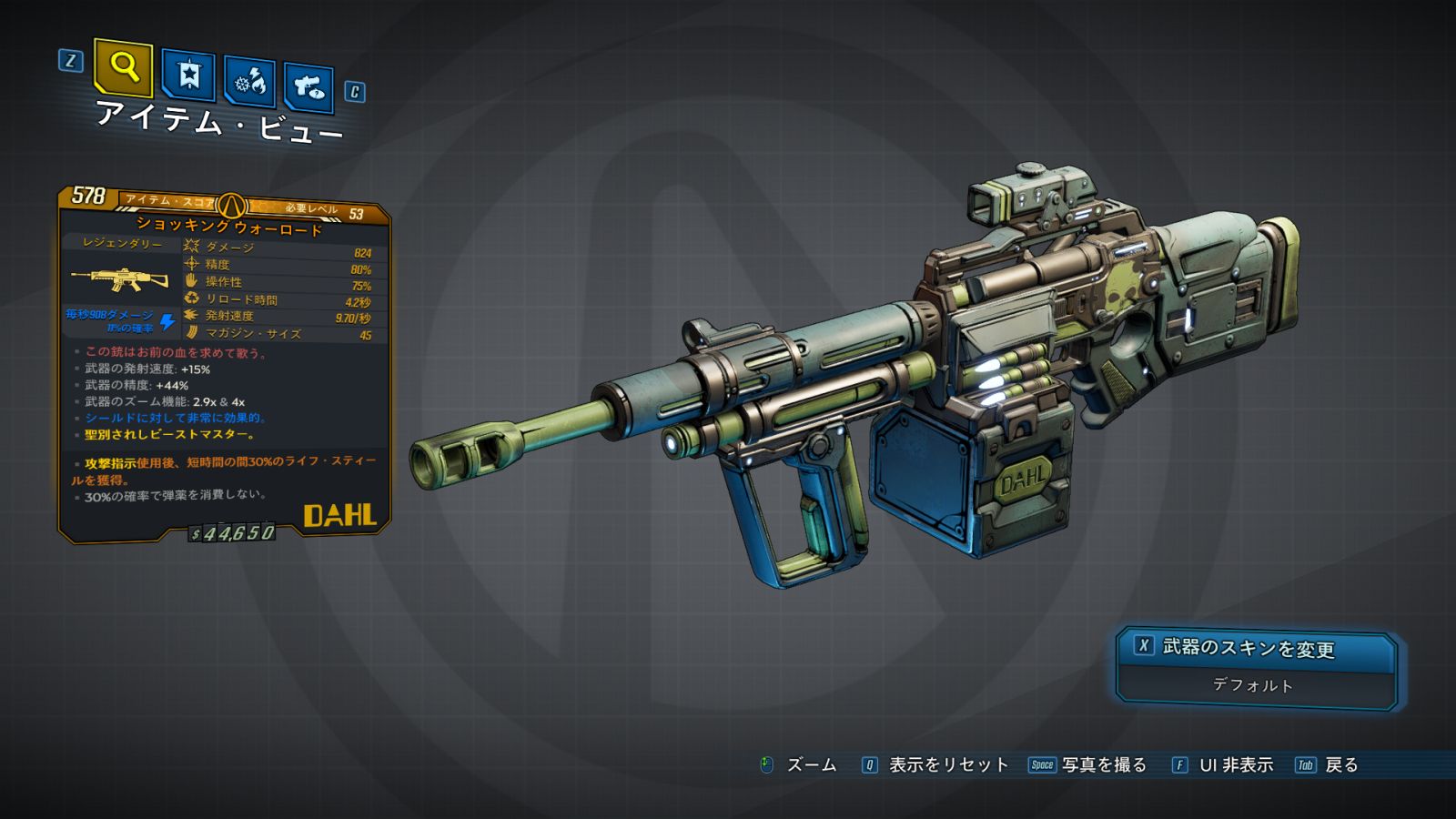Viewport: 1456px width, 819px height.
Task: Take a photo with 写真を撮る
Action: click(1103, 765)
